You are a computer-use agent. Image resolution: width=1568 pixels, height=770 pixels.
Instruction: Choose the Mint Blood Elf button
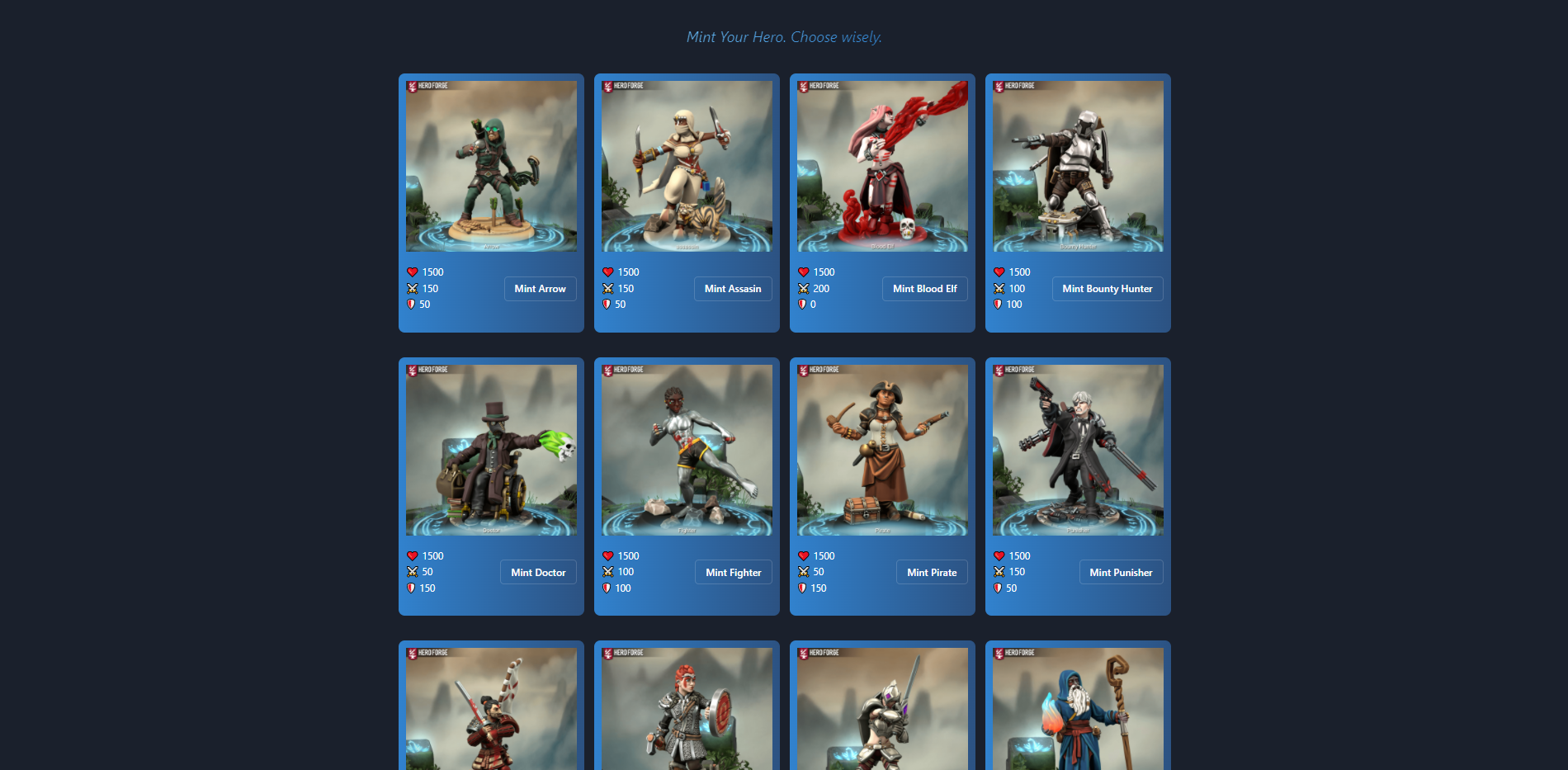pos(924,289)
